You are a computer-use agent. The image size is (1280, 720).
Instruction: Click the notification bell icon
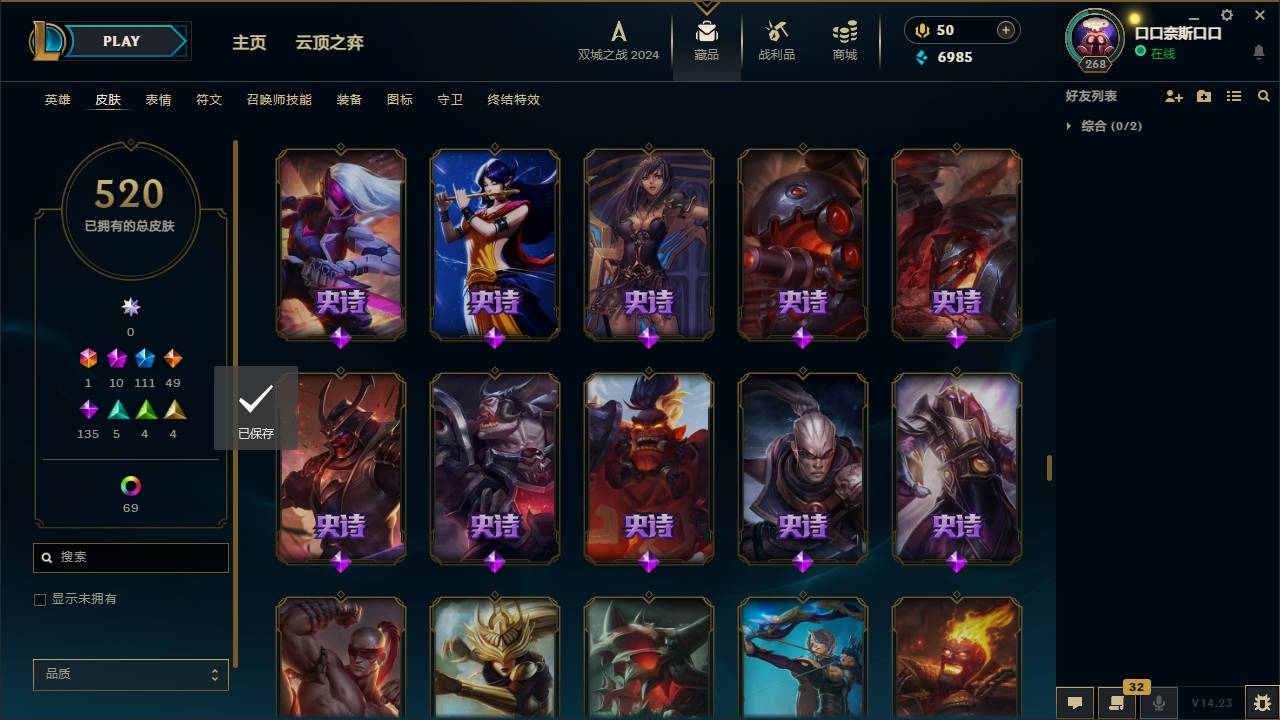pyautogui.click(x=1258, y=51)
